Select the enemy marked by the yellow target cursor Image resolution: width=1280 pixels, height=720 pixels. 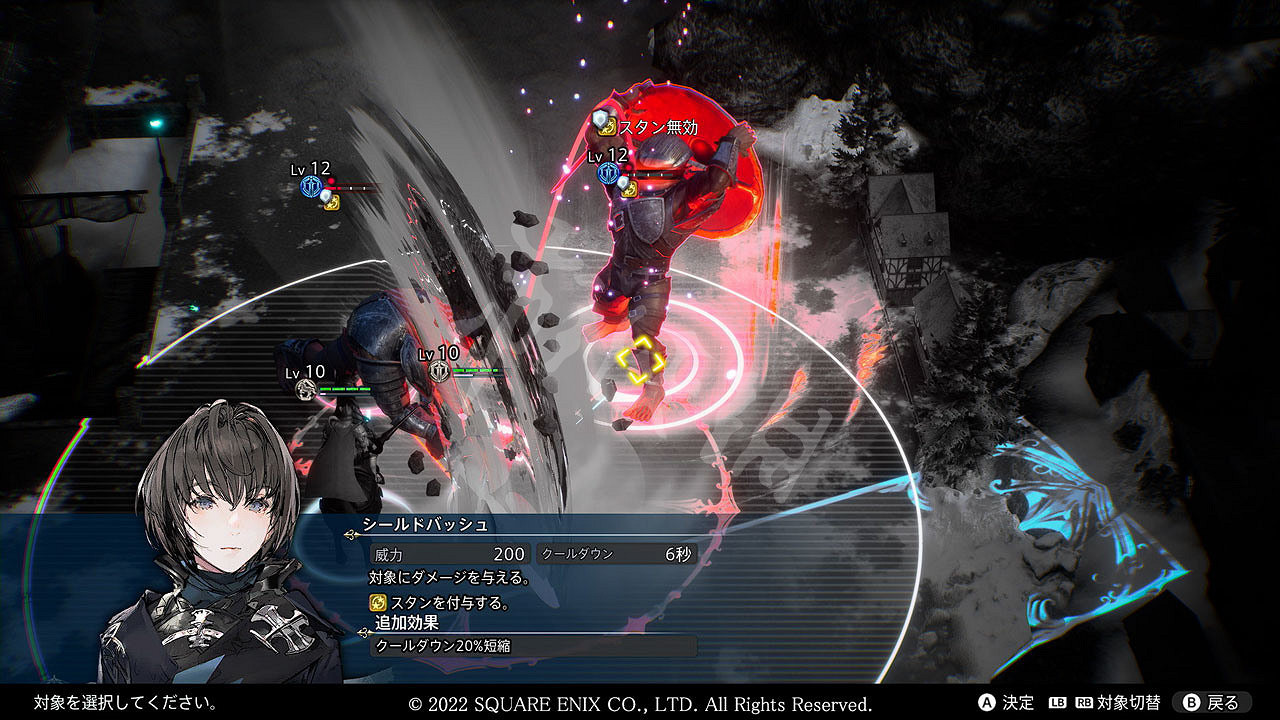640,358
